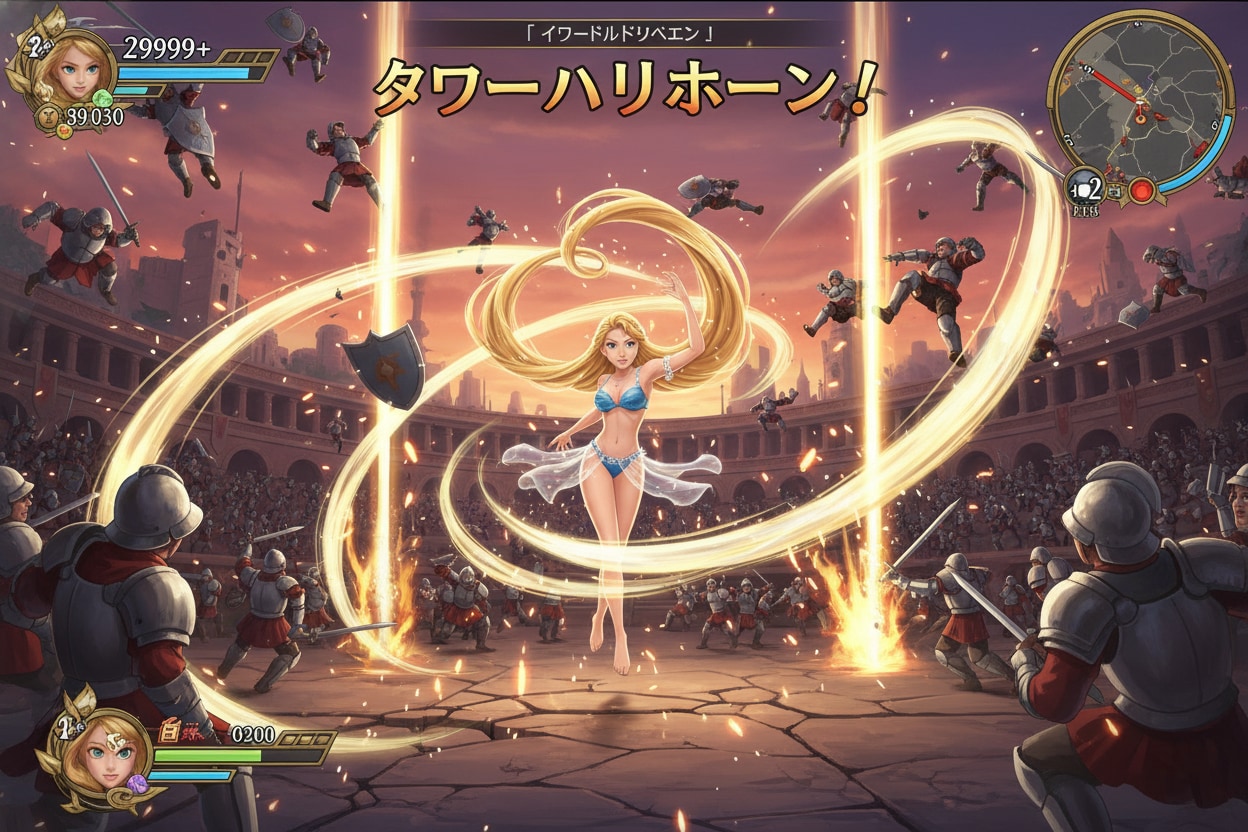The width and height of the screenshot is (1248, 832).
Task: Click the red orb below the minimap
Action: click(x=1142, y=191)
